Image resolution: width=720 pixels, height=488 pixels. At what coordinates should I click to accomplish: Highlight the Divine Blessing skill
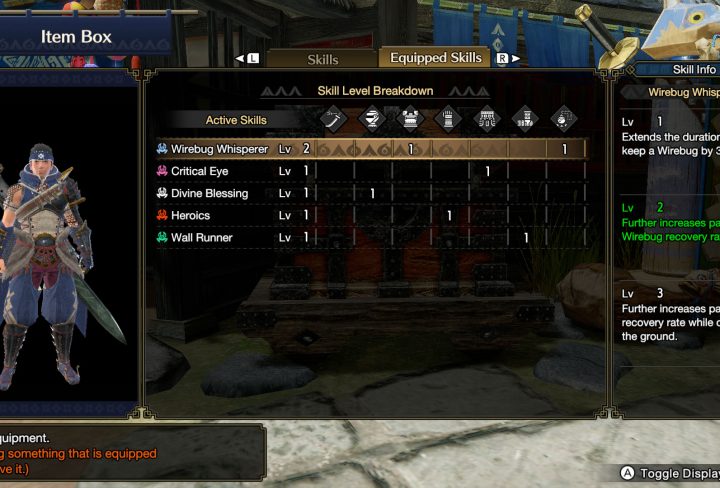pos(209,193)
